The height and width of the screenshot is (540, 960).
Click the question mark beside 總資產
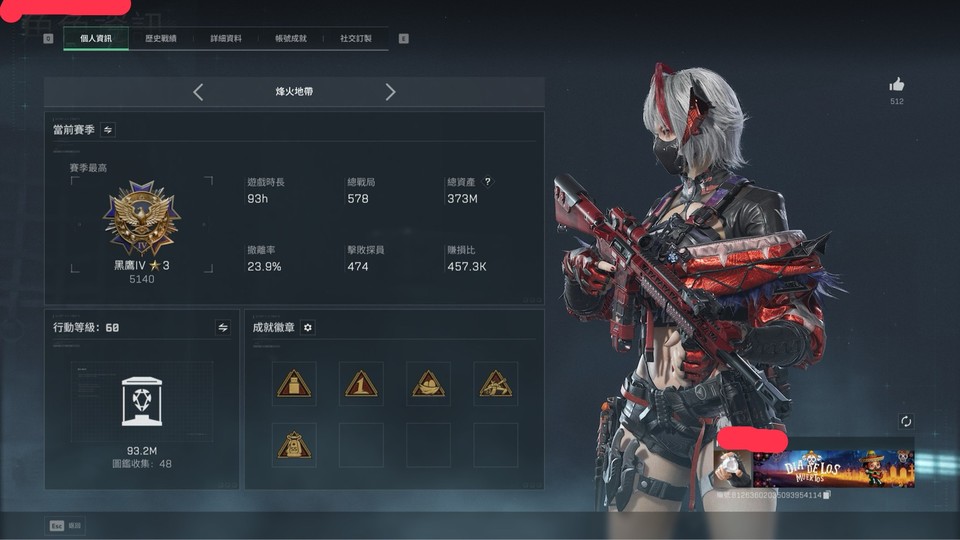coord(488,182)
